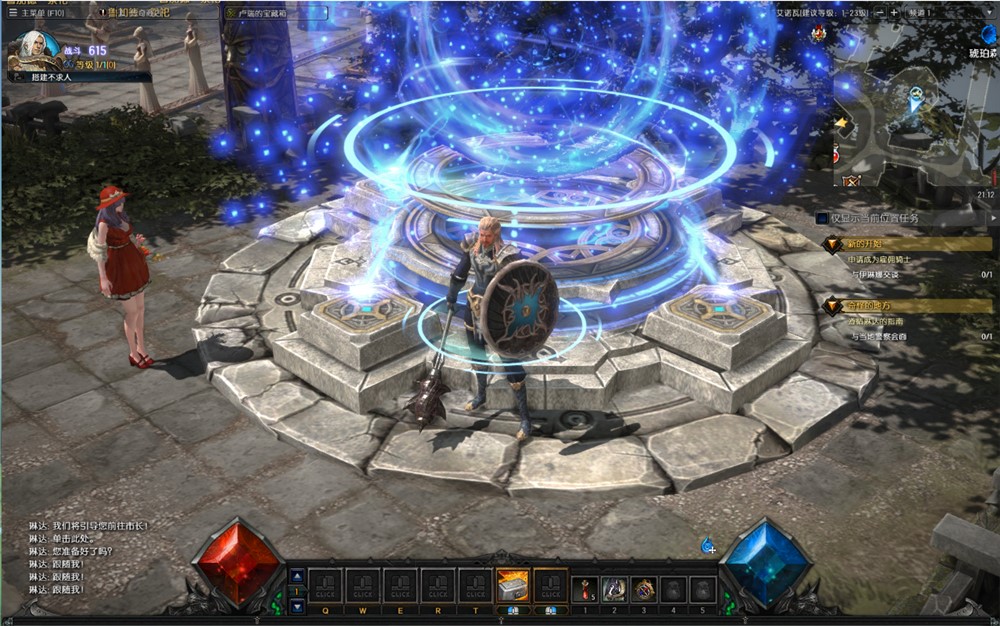Click the red potion marker on minimap edge

click(837, 157)
